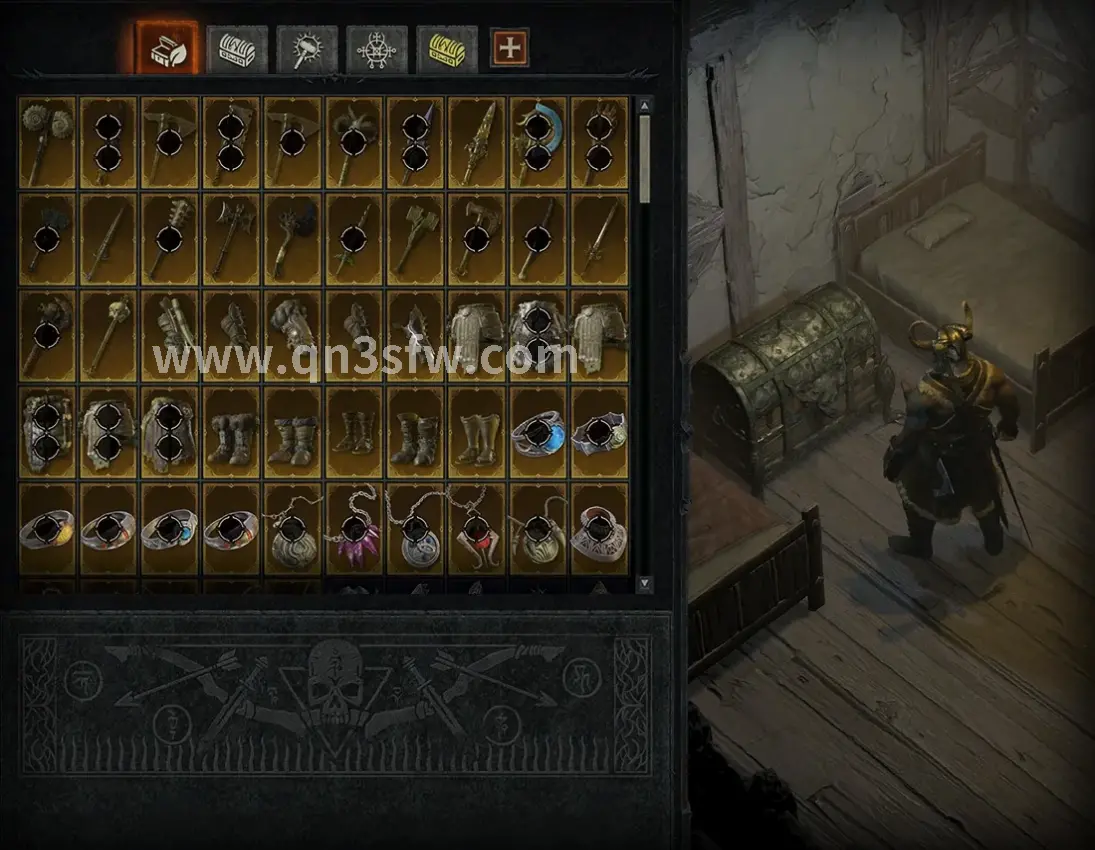Choose the twin round-headed mace
The width and height of the screenshot is (1095, 850).
pos(48,141)
